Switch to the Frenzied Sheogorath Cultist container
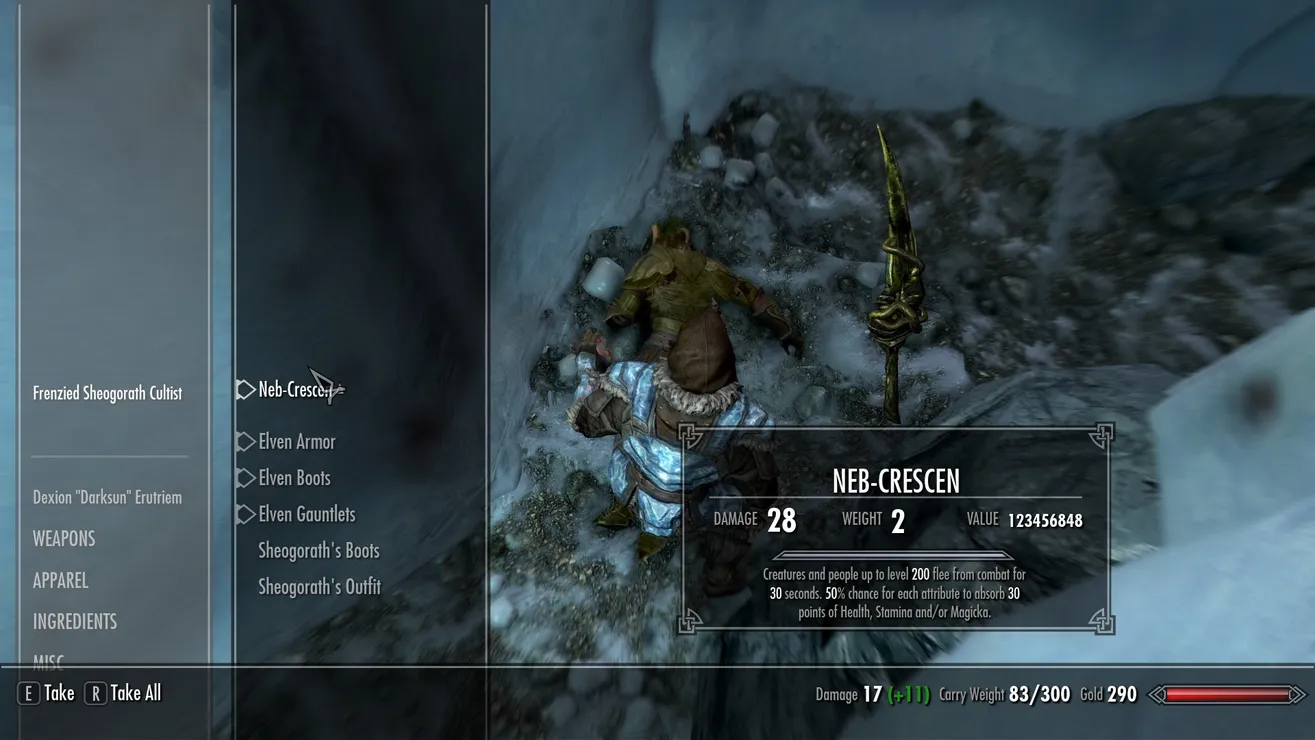Image resolution: width=1315 pixels, height=740 pixels. tap(107, 393)
